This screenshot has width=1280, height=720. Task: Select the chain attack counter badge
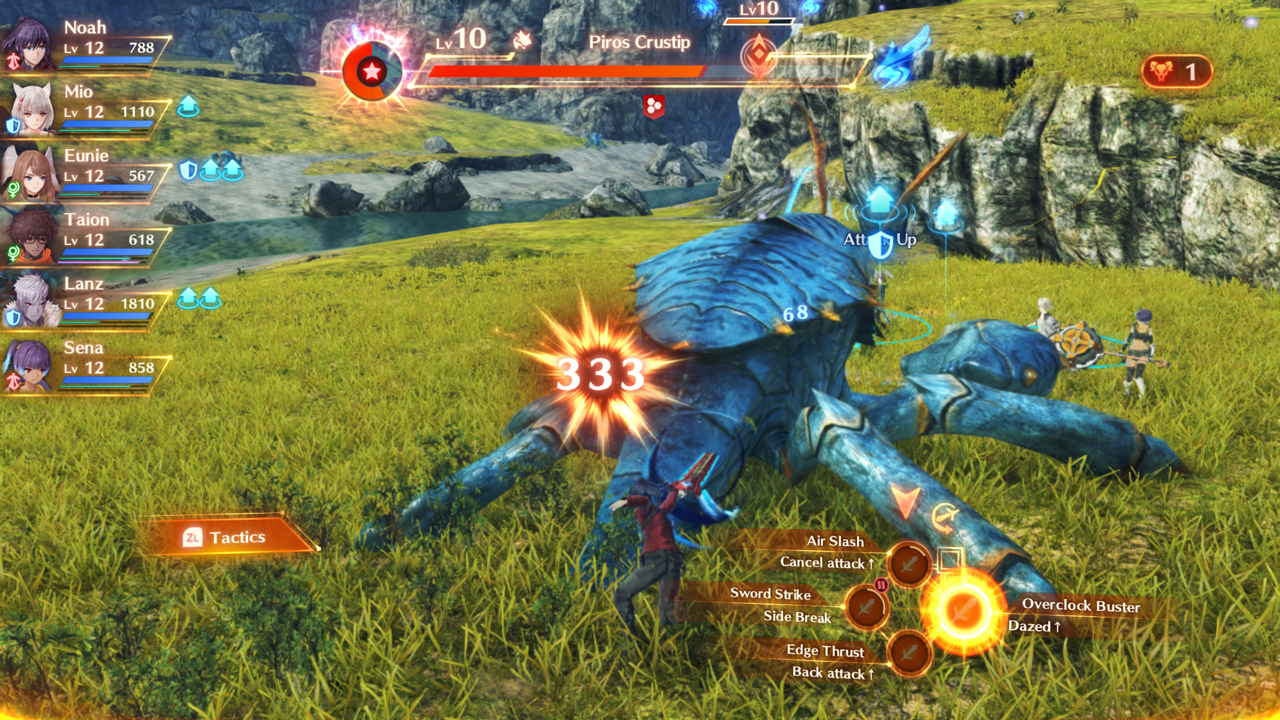click(1176, 72)
